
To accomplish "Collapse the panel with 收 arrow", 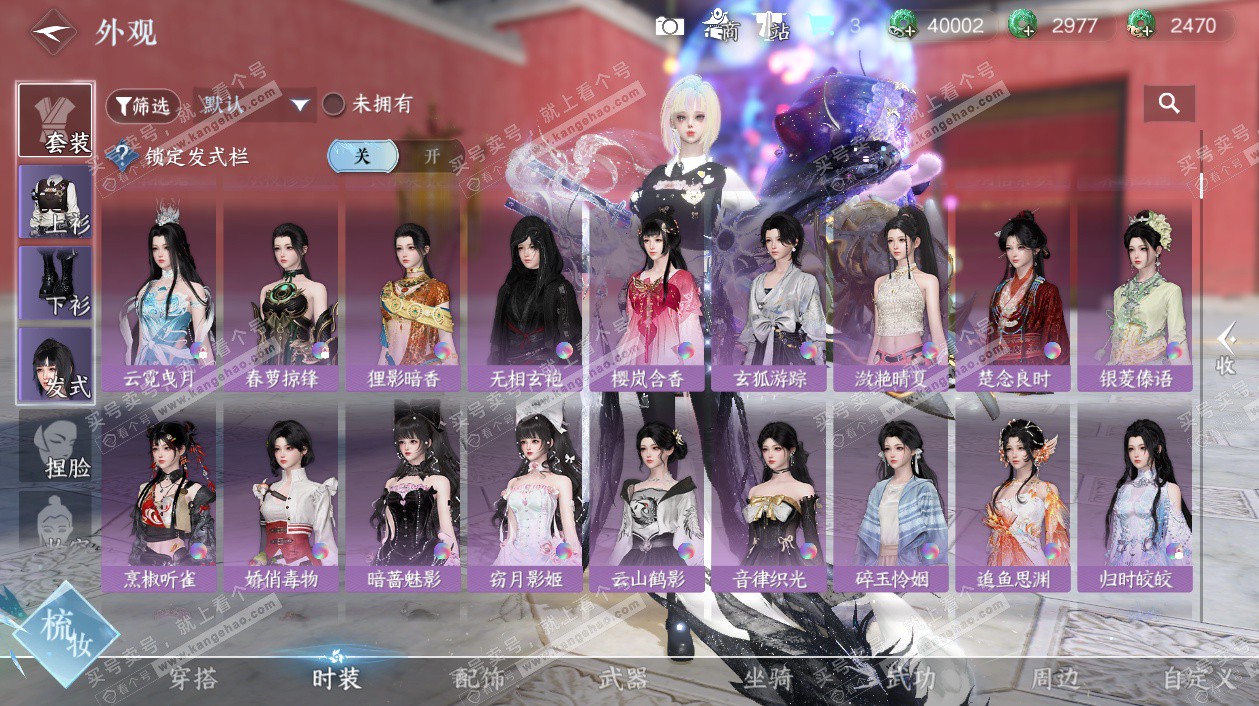I will point(1226,350).
